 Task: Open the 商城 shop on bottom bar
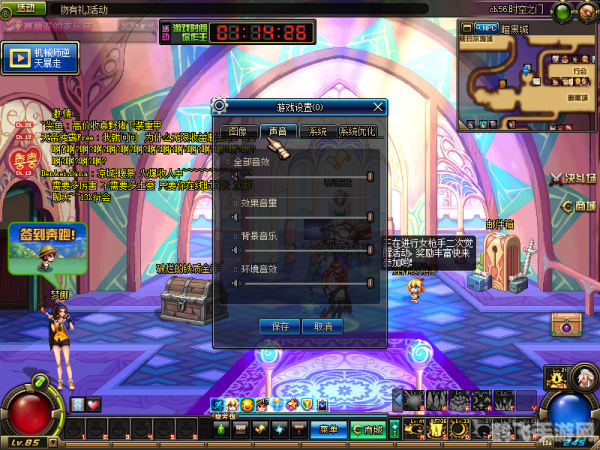point(368,429)
